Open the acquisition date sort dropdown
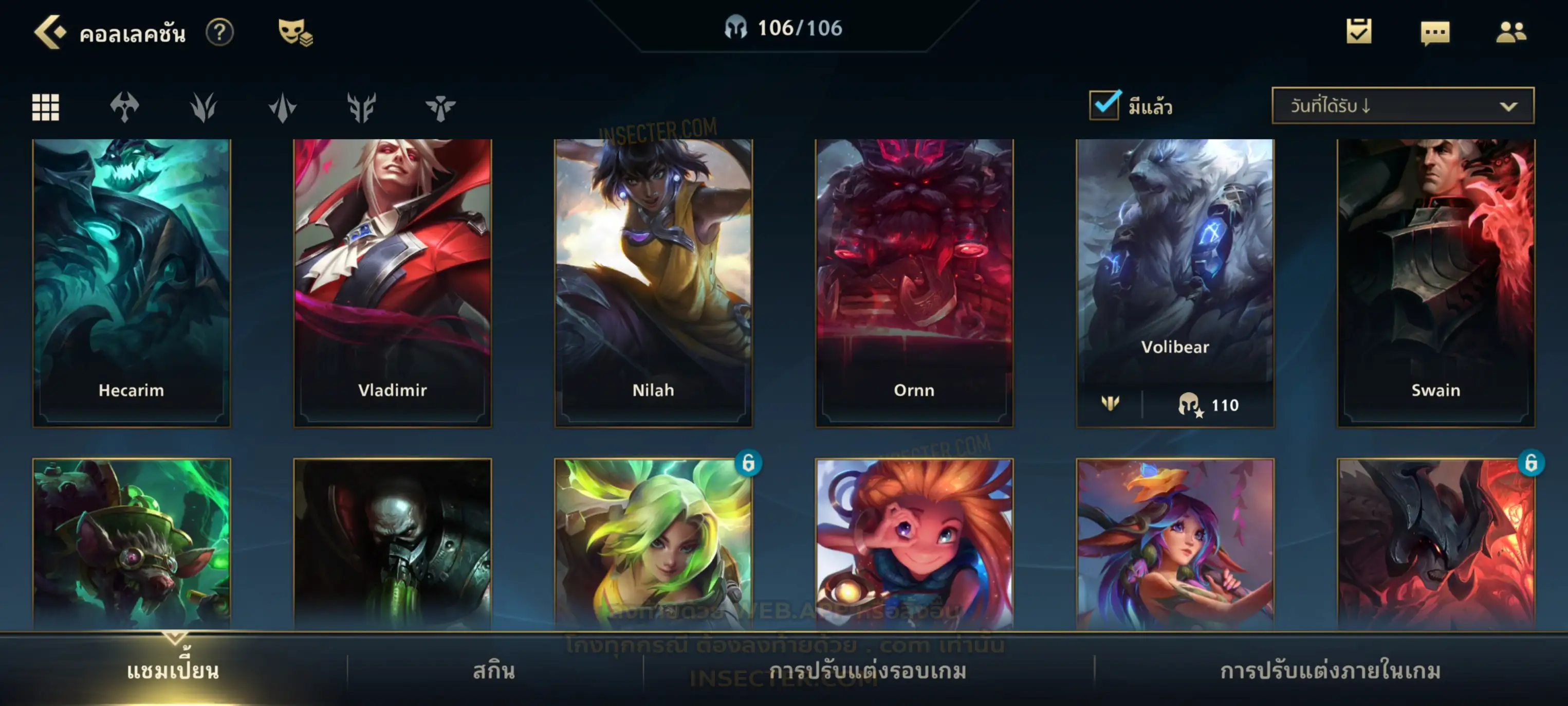 (1402, 106)
